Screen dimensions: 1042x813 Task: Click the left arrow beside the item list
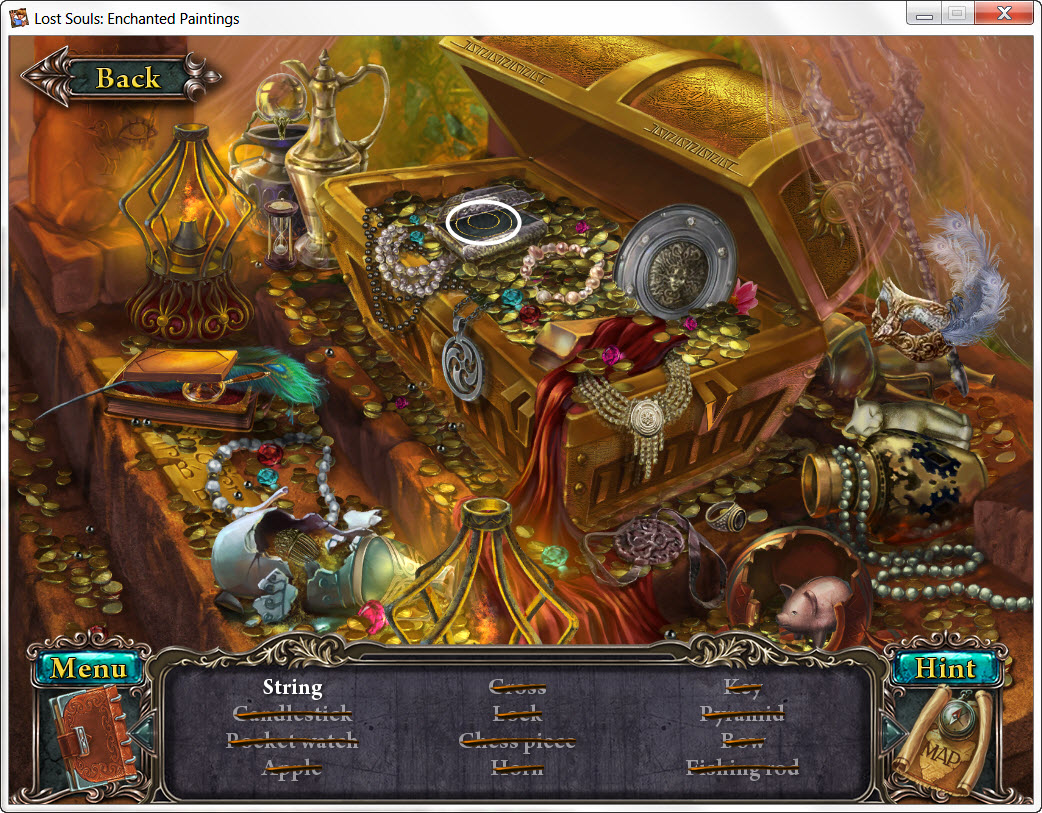[x=143, y=733]
